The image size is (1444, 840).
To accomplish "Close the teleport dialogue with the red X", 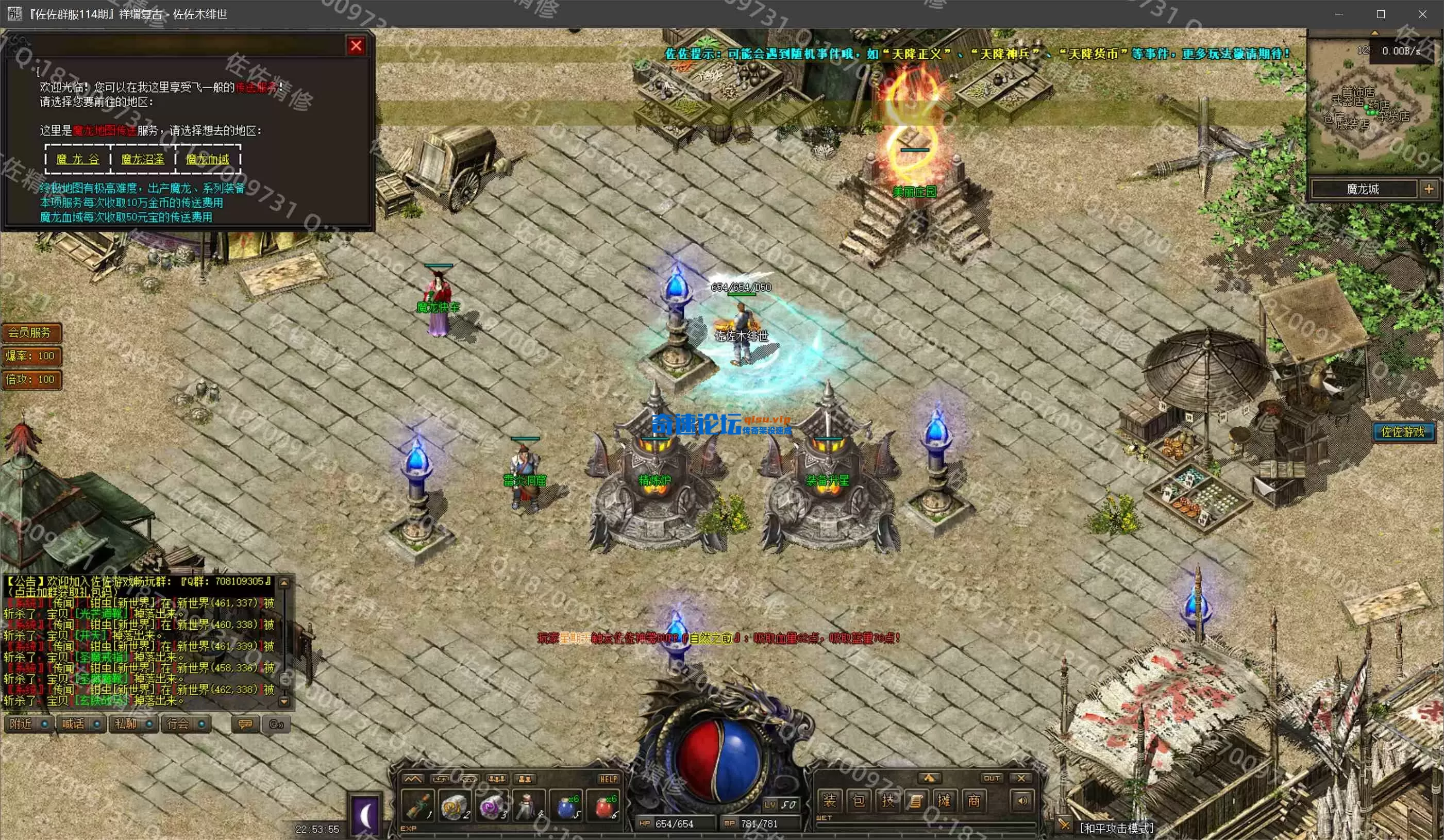I will [x=356, y=46].
